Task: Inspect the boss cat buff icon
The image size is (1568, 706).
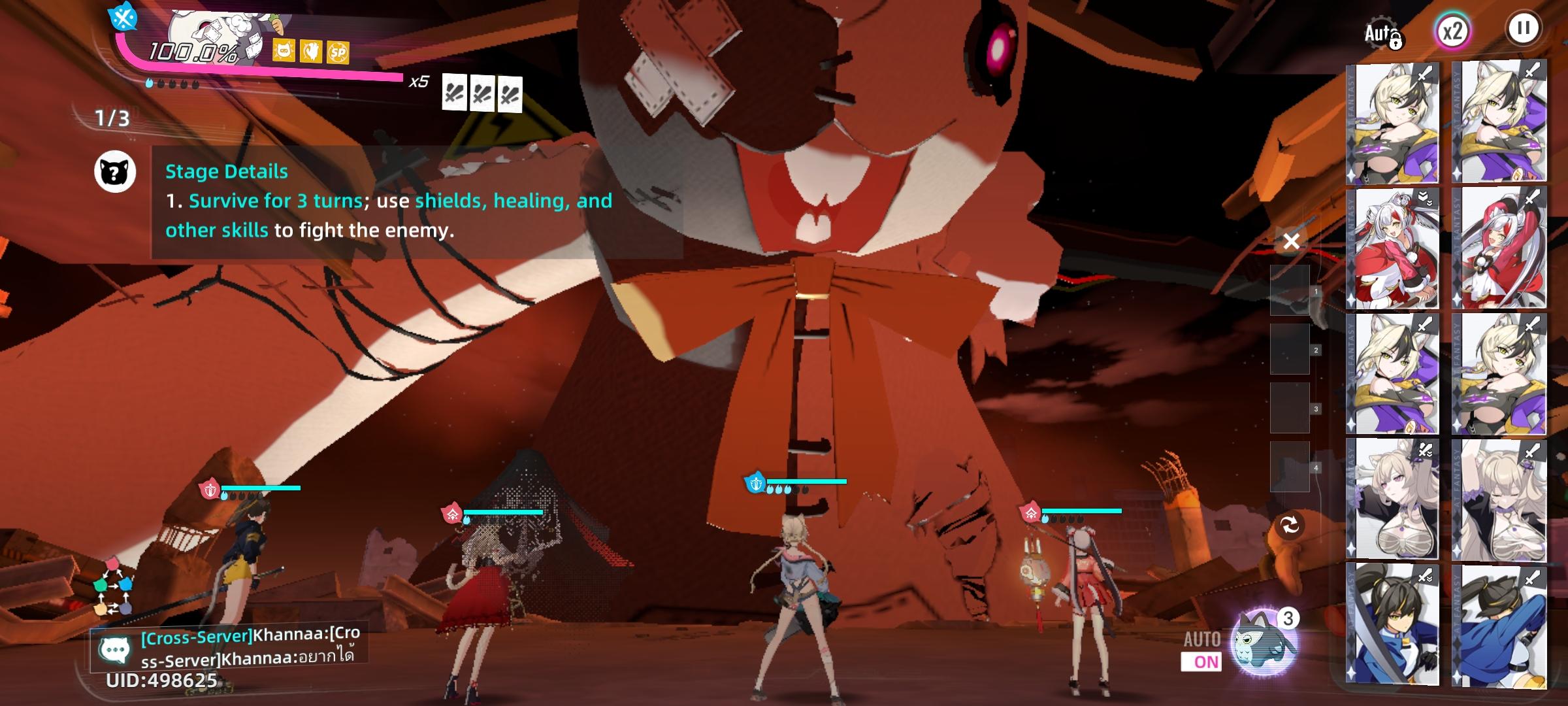Action: click(x=284, y=50)
